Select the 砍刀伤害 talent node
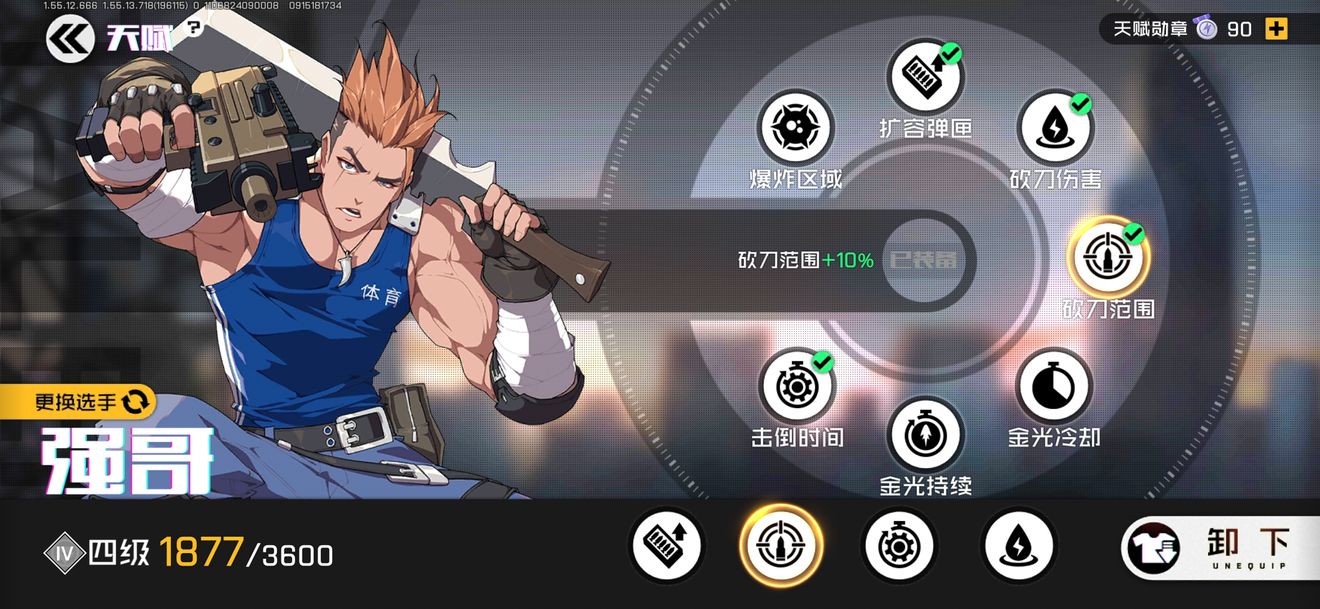Image resolution: width=1320 pixels, height=609 pixels. (1055, 128)
